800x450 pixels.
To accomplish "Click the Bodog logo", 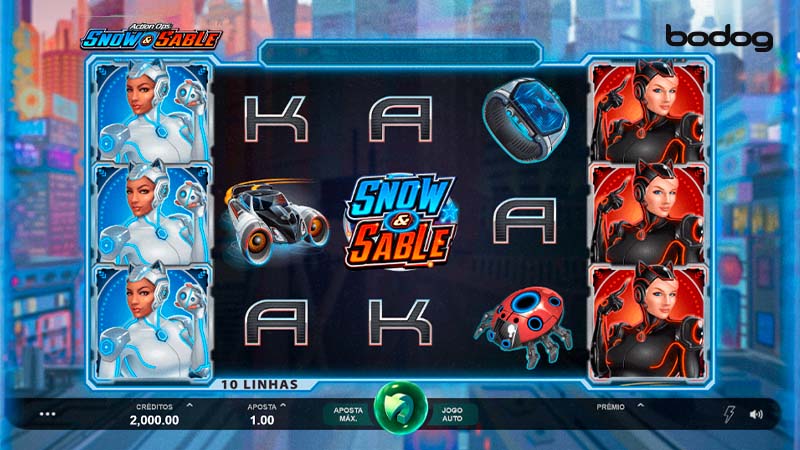I will [719, 39].
